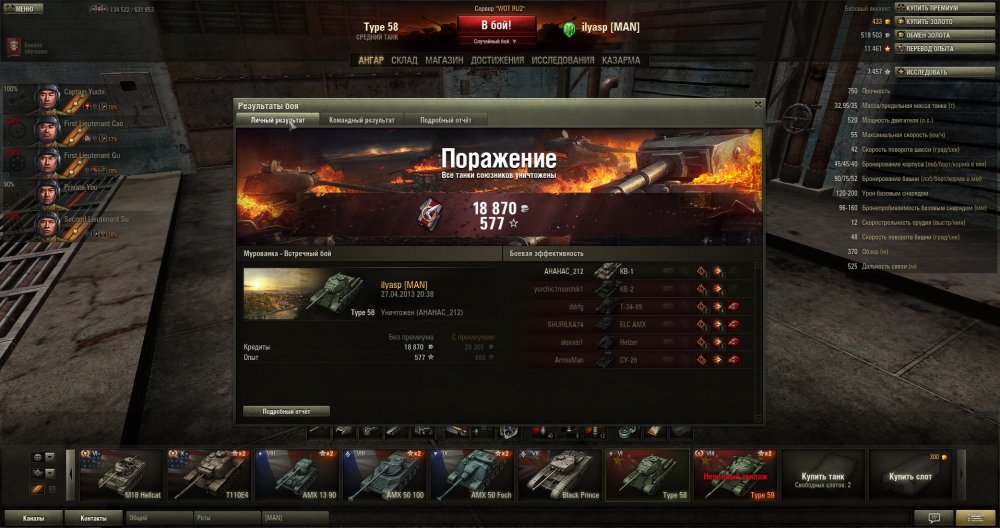Viewport: 1000px width, 528px height.
Task: Click Купить золото button
Action: tap(931, 21)
